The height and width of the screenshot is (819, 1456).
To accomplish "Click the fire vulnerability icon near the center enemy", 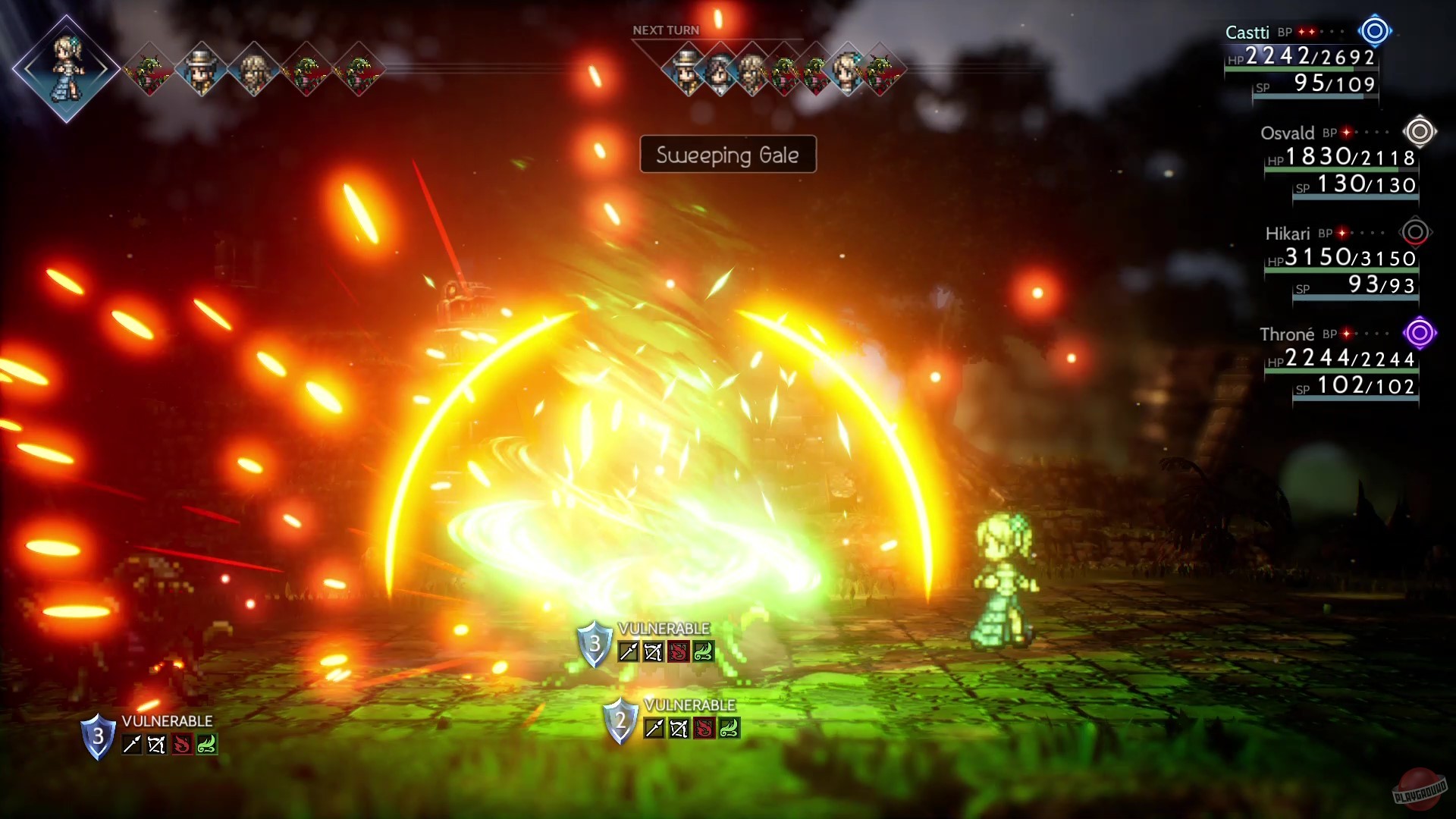I will [679, 651].
